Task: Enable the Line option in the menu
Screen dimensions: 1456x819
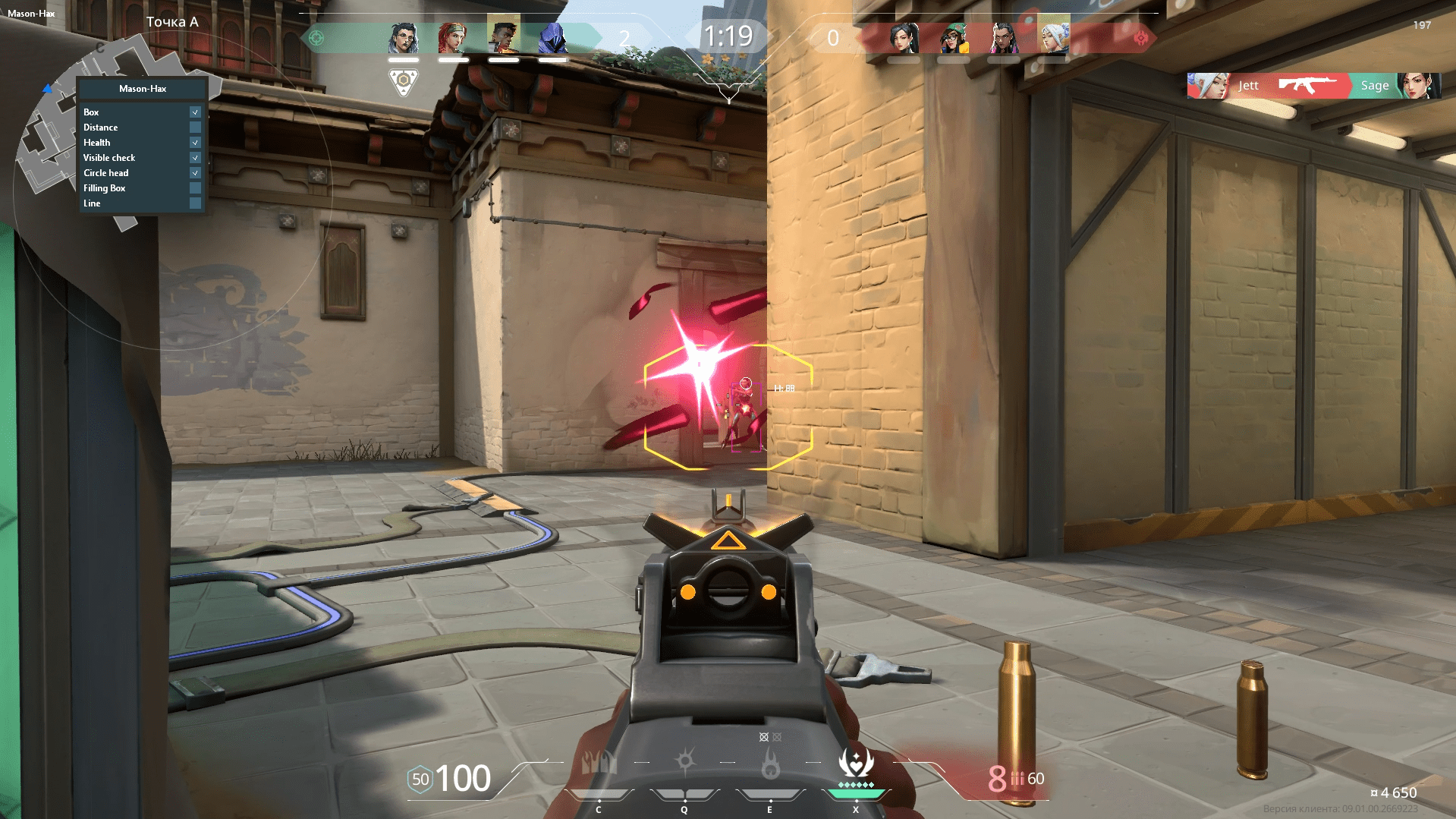Action: click(x=196, y=203)
